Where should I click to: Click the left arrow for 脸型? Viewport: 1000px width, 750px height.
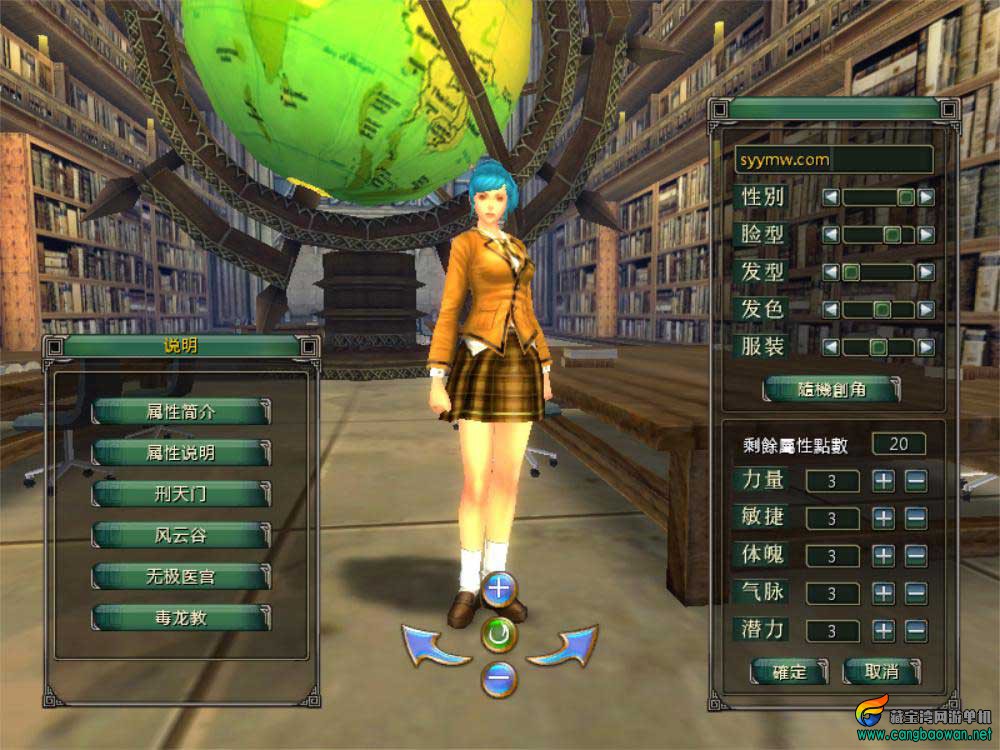pos(831,235)
